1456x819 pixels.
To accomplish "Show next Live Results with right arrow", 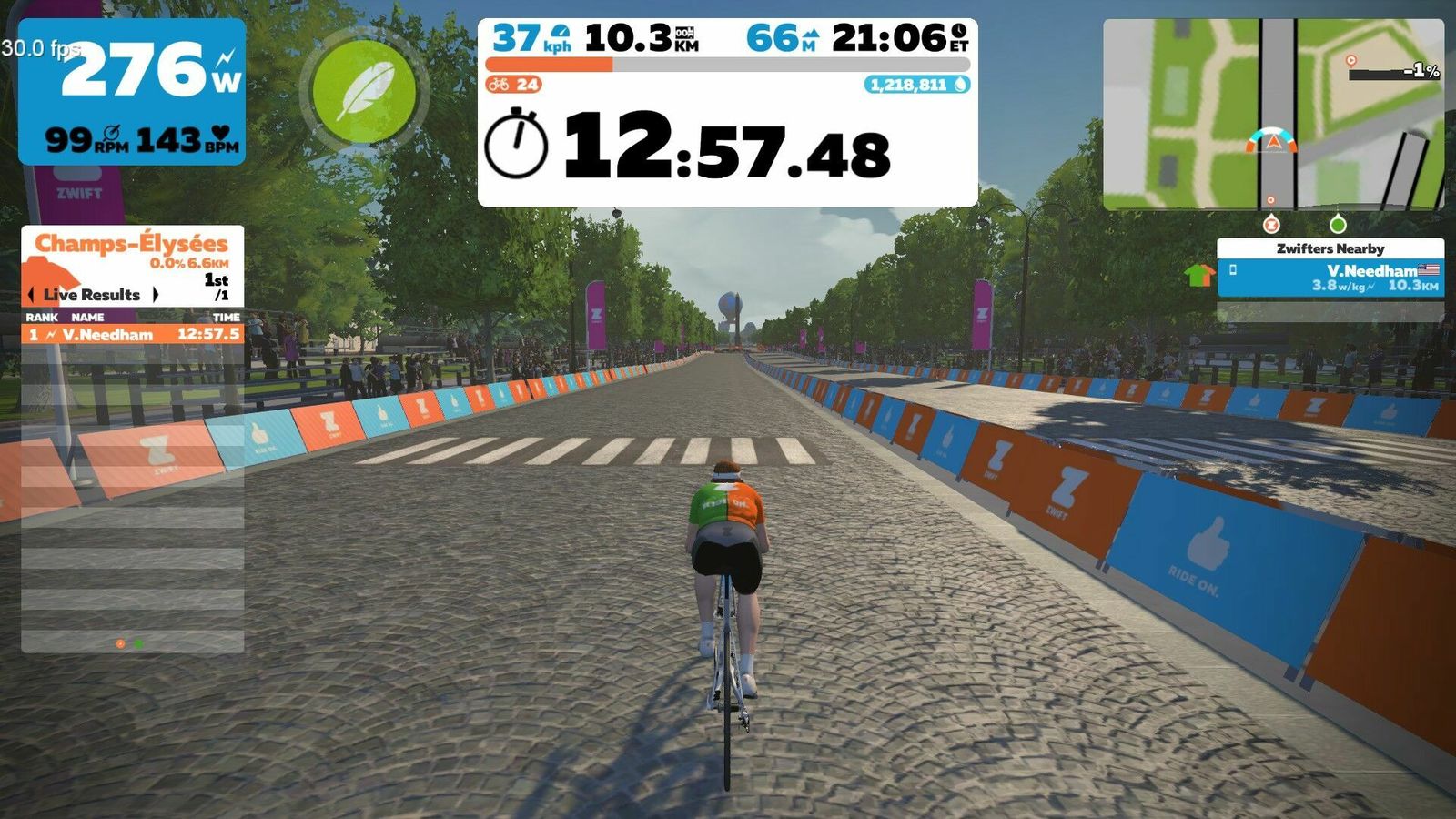I will [x=156, y=295].
